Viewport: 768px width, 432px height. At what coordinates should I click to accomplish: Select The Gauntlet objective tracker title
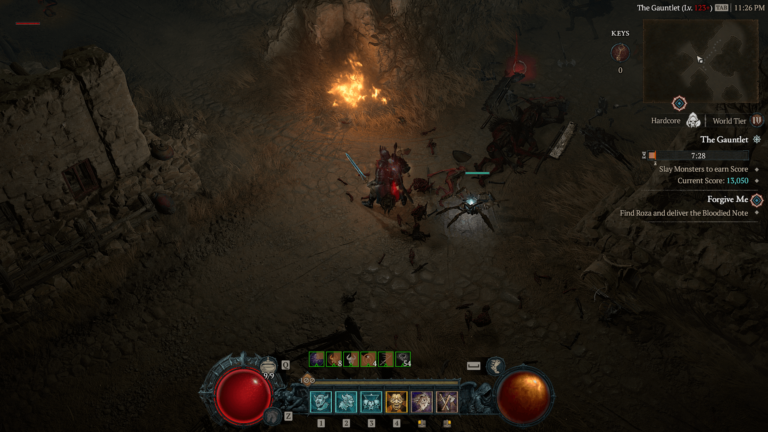pyautogui.click(x=722, y=140)
